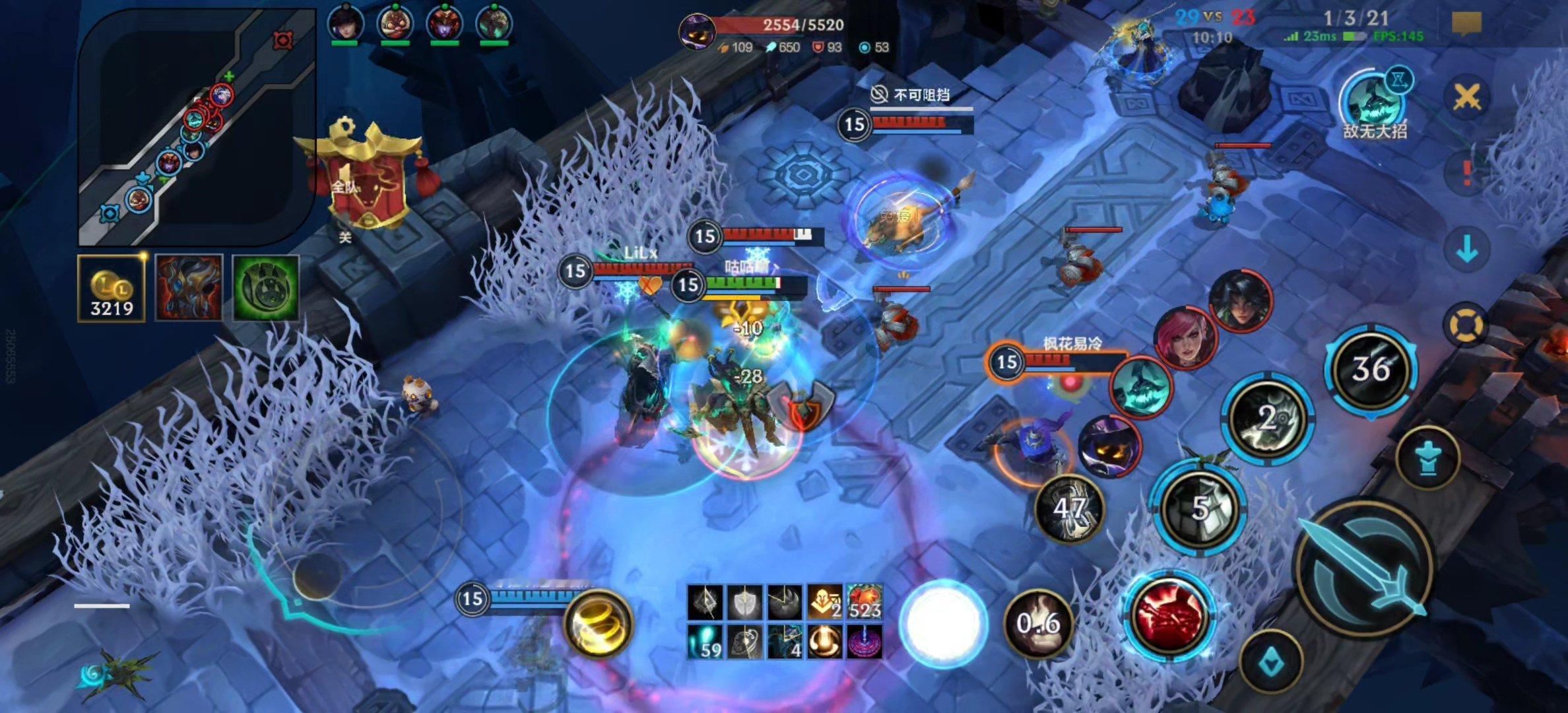Cast the red glowing ability

pyautogui.click(x=1170, y=615)
